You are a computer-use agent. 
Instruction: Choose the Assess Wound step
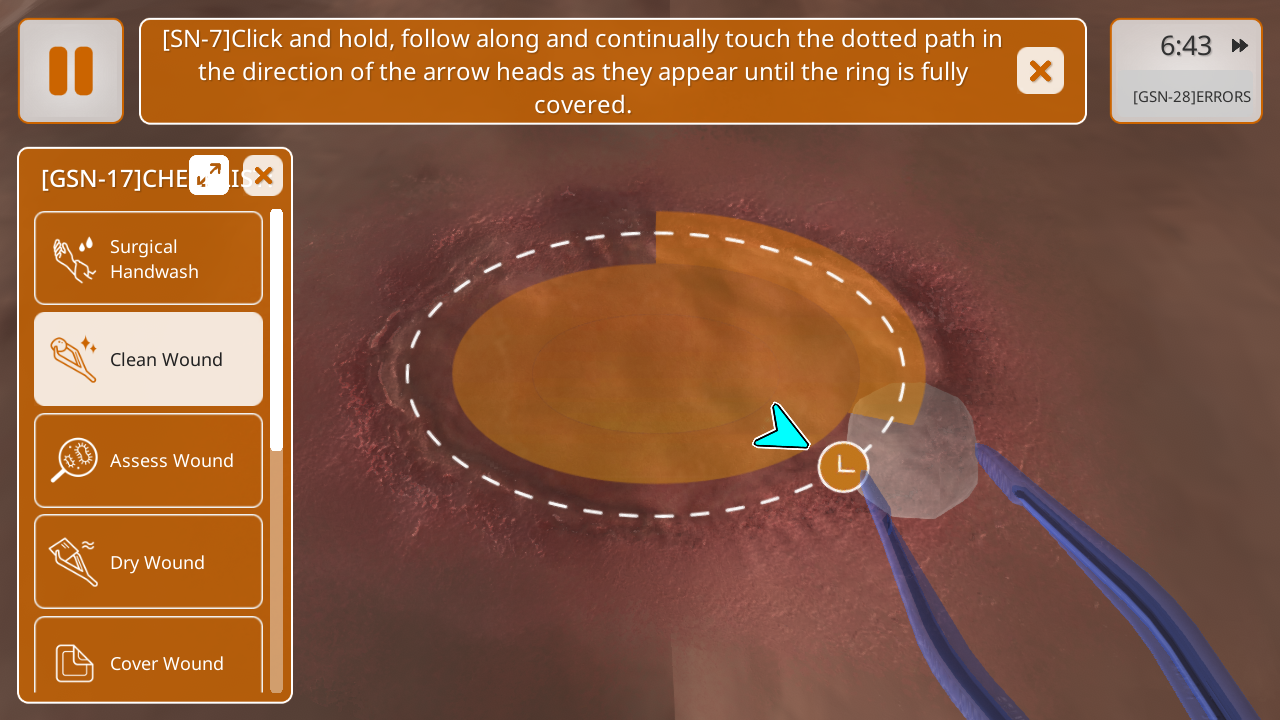[149, 460]
